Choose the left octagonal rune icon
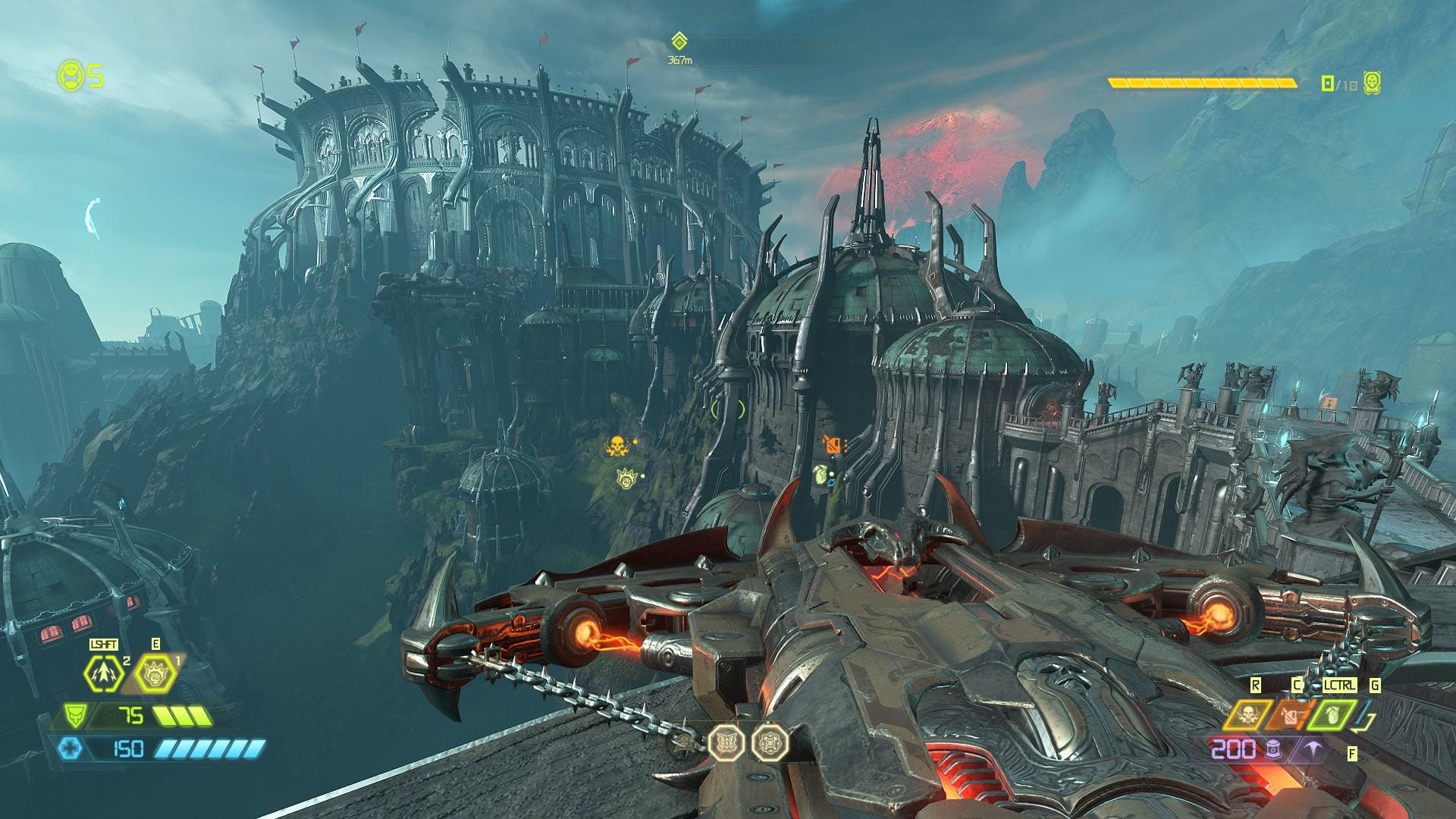 tap(726, 742)
